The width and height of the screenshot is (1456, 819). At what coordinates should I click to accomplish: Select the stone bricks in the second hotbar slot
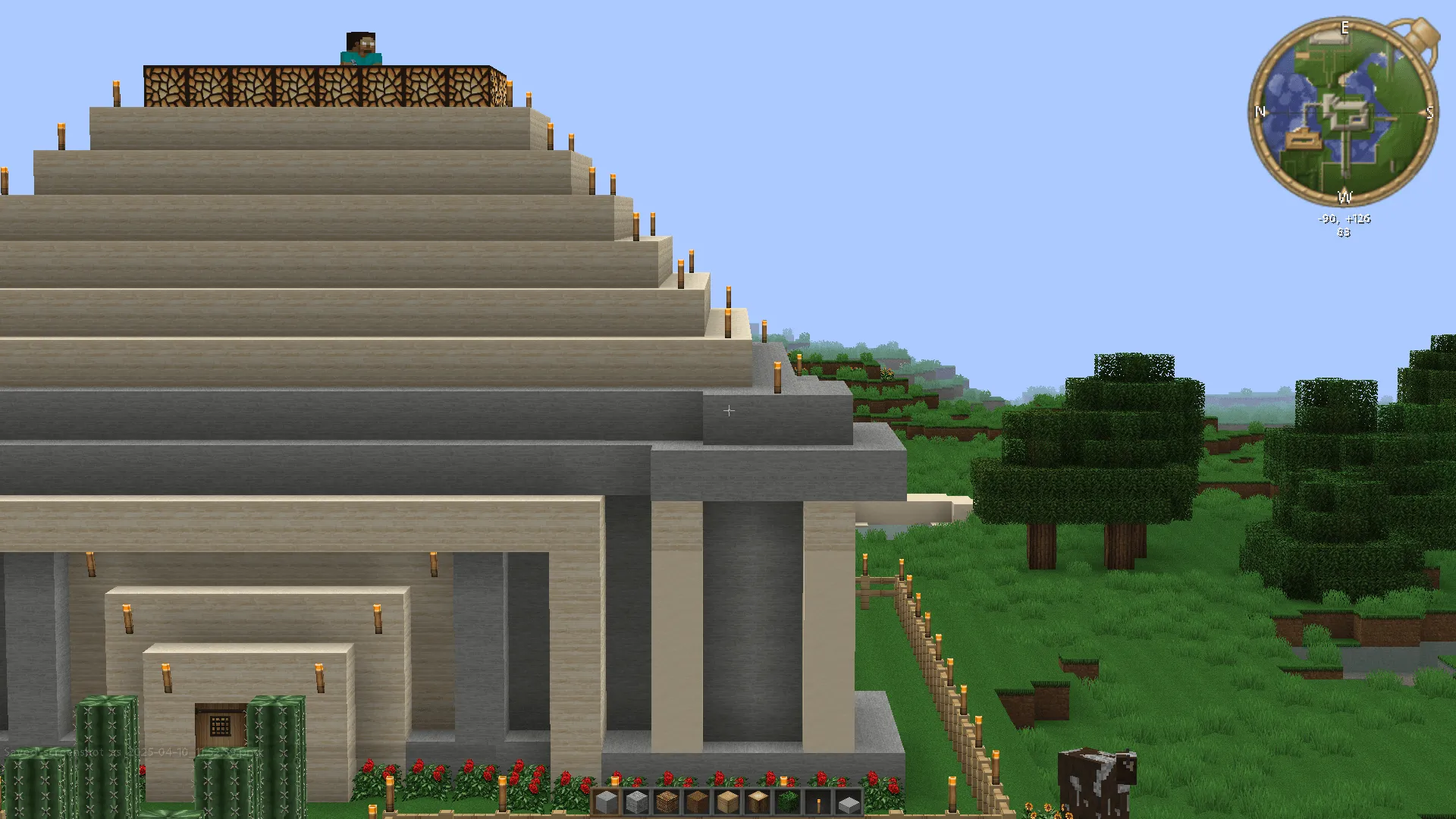pyautogui.click(x=638, y=802)
